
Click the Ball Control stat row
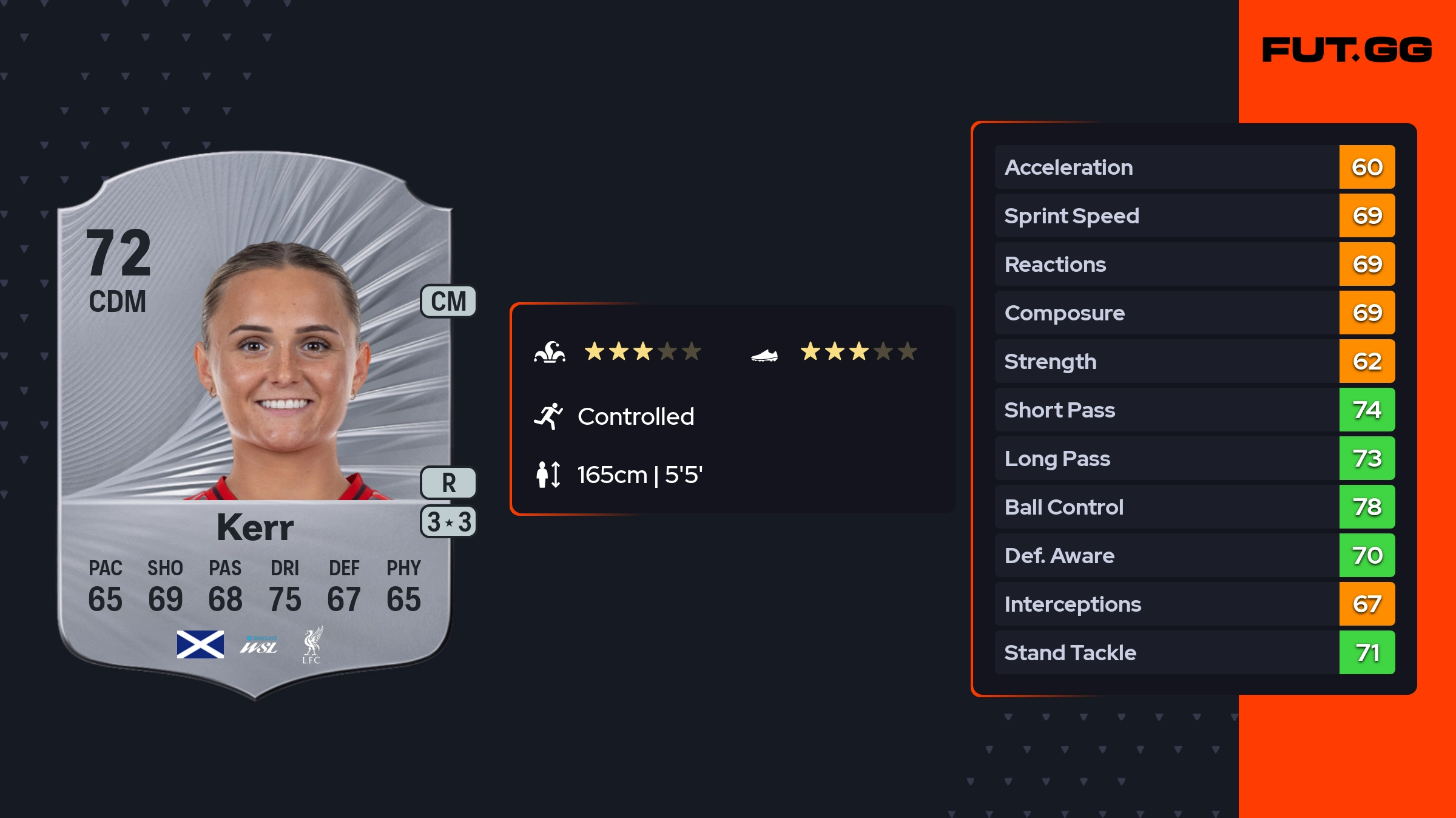point(1194,507)
